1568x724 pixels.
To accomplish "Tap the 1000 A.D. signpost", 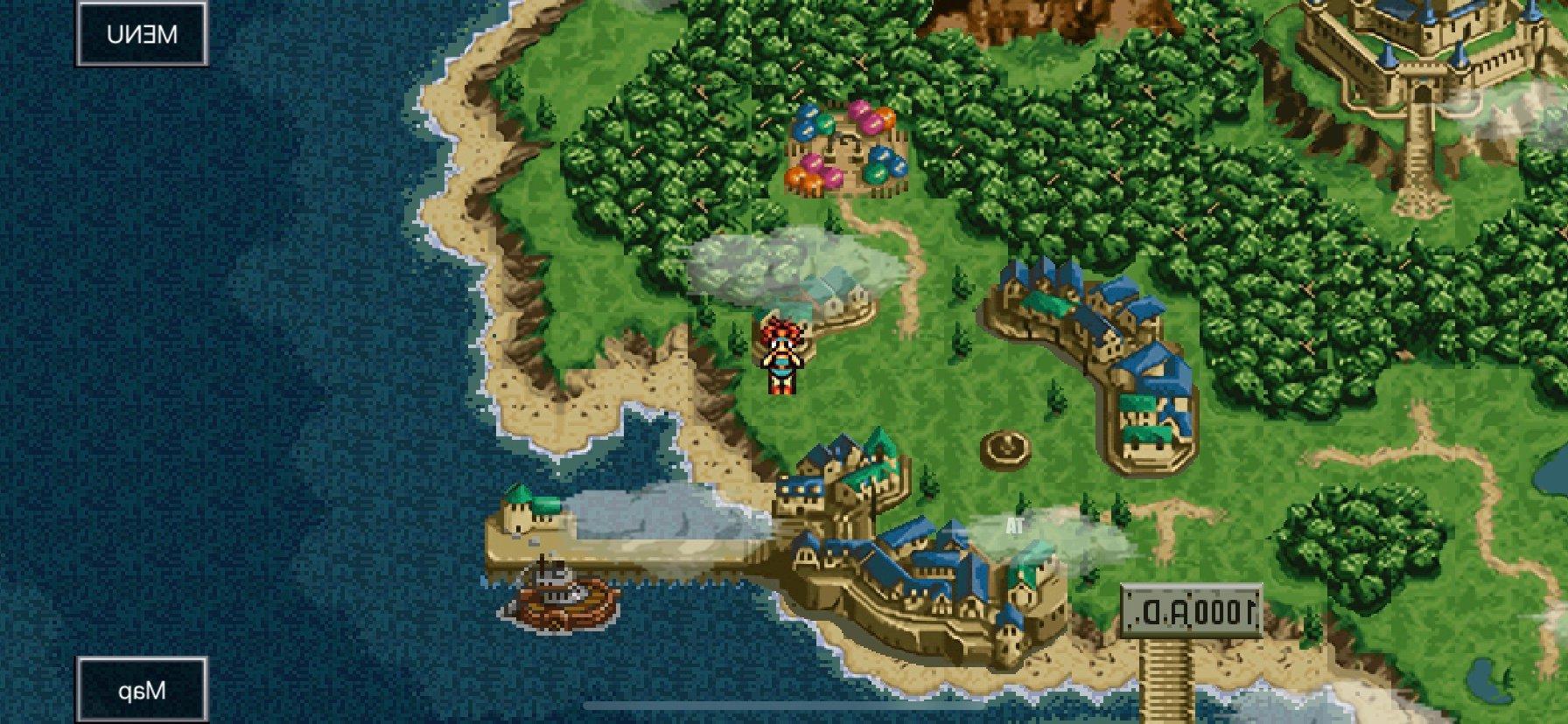I will [x=1190, y=608].
